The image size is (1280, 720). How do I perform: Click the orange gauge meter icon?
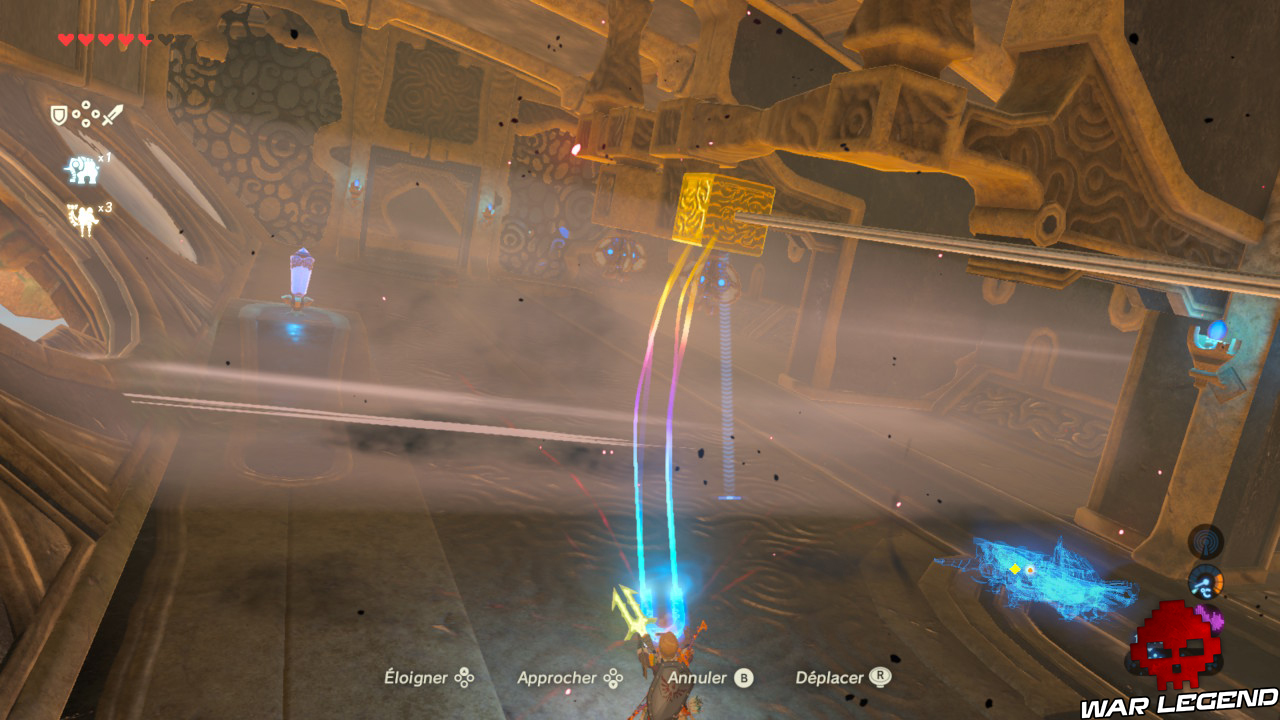(x=1206, y=583)
